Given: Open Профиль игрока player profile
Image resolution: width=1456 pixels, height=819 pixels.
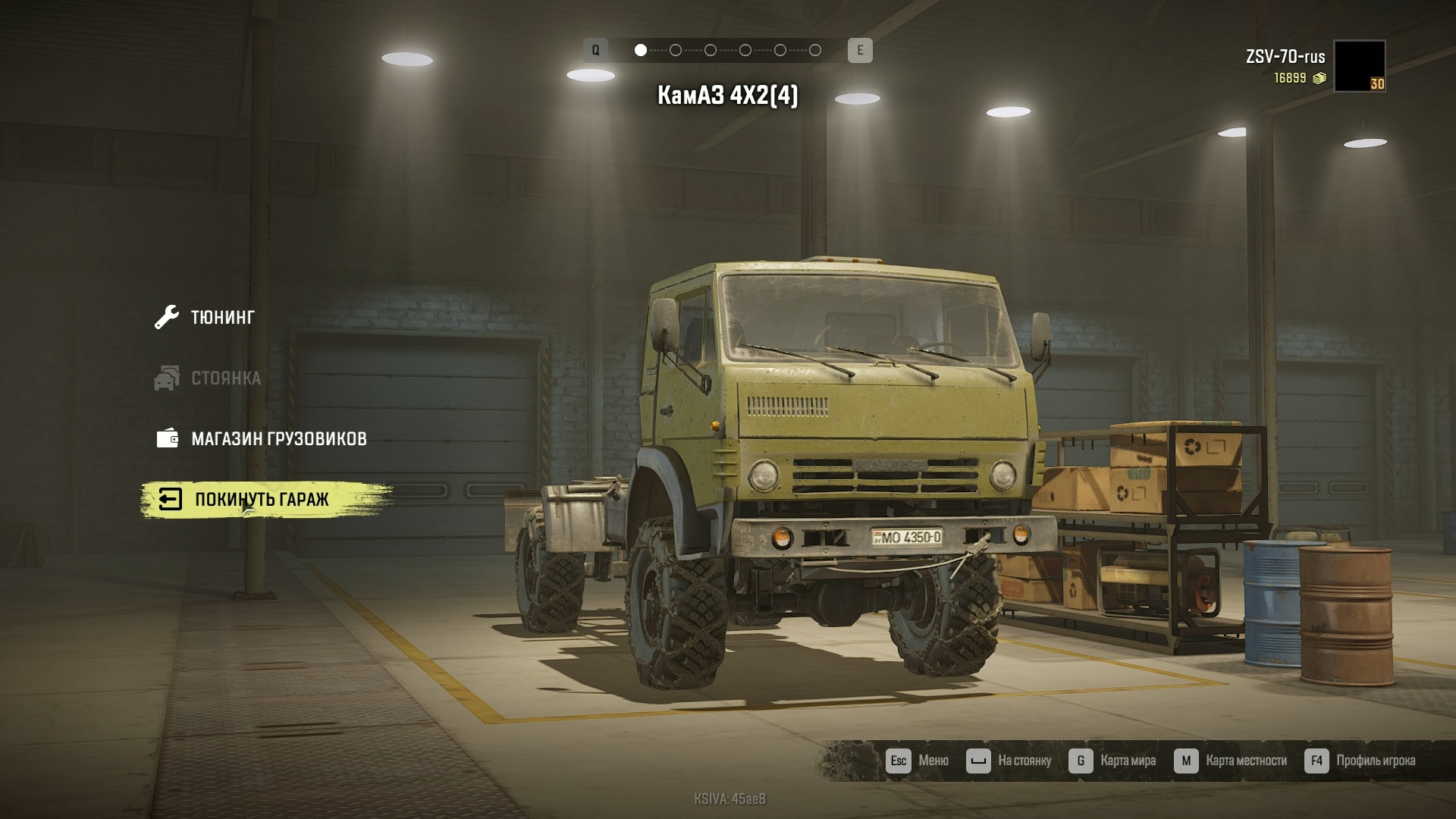Looking at the screenshot, I should coord(1360,761).
